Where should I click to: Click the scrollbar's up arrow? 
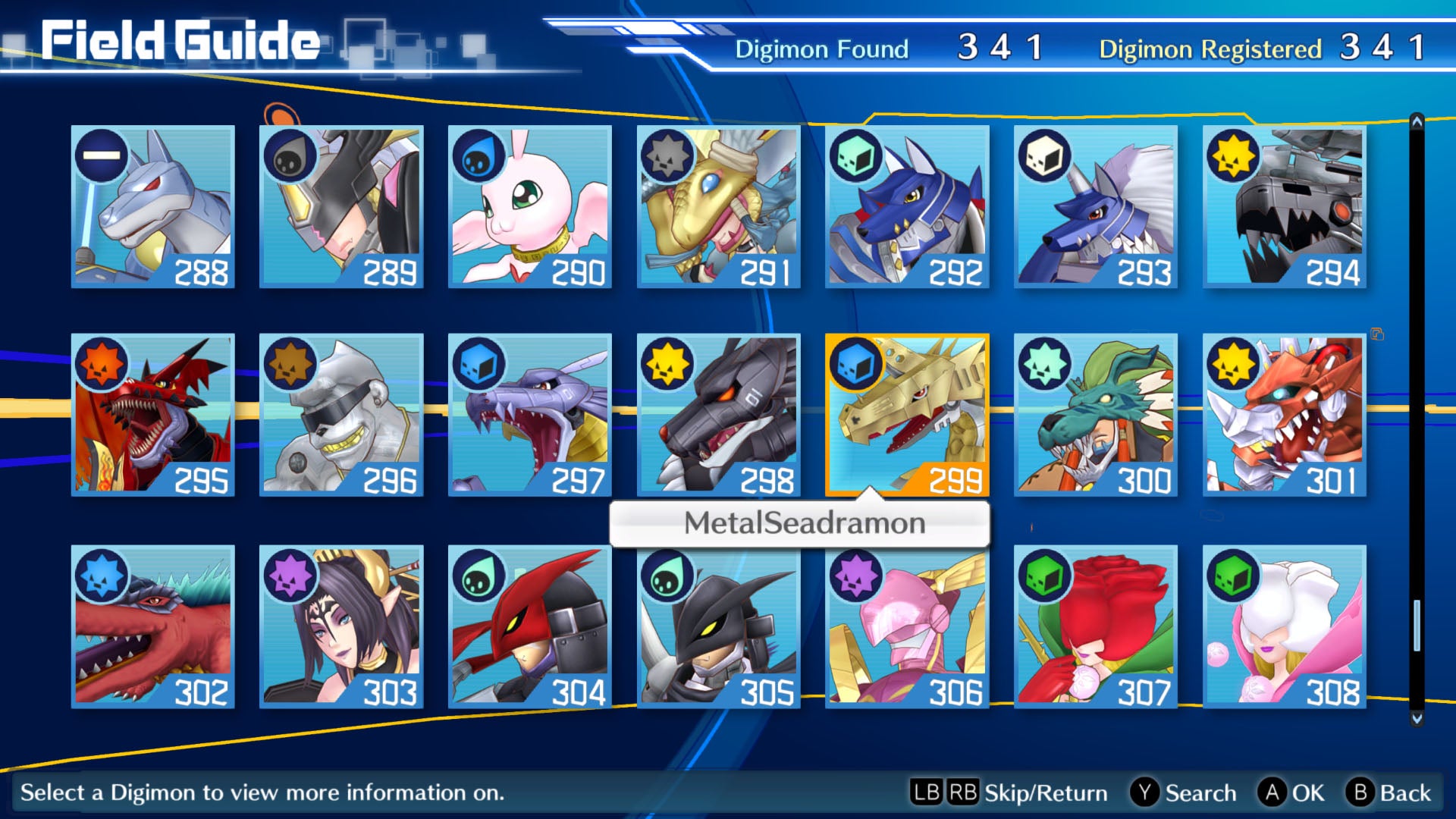click(1417, 121)
